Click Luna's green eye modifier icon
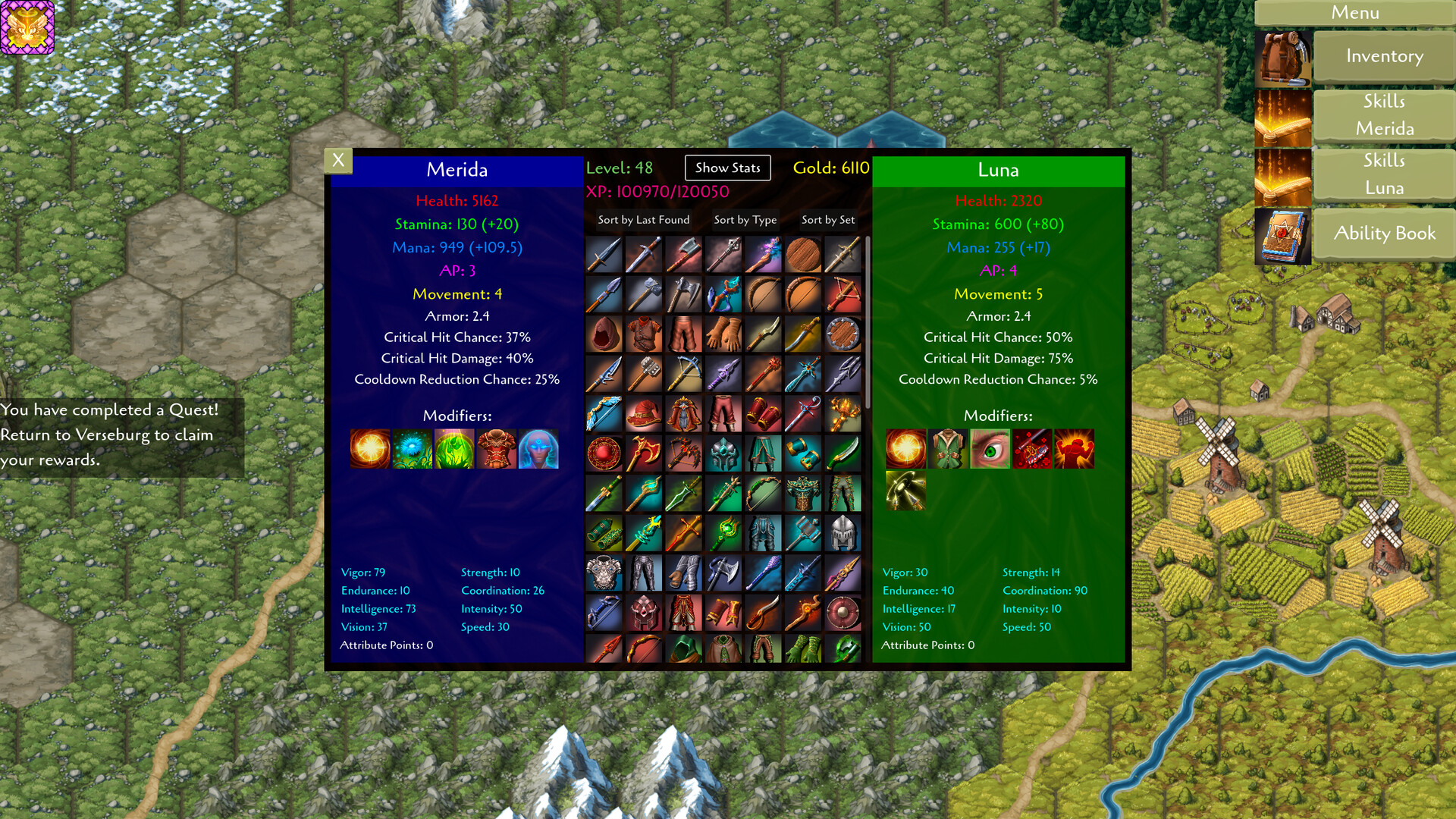Screen dimensions: 1456x819 tap(990, 449)
